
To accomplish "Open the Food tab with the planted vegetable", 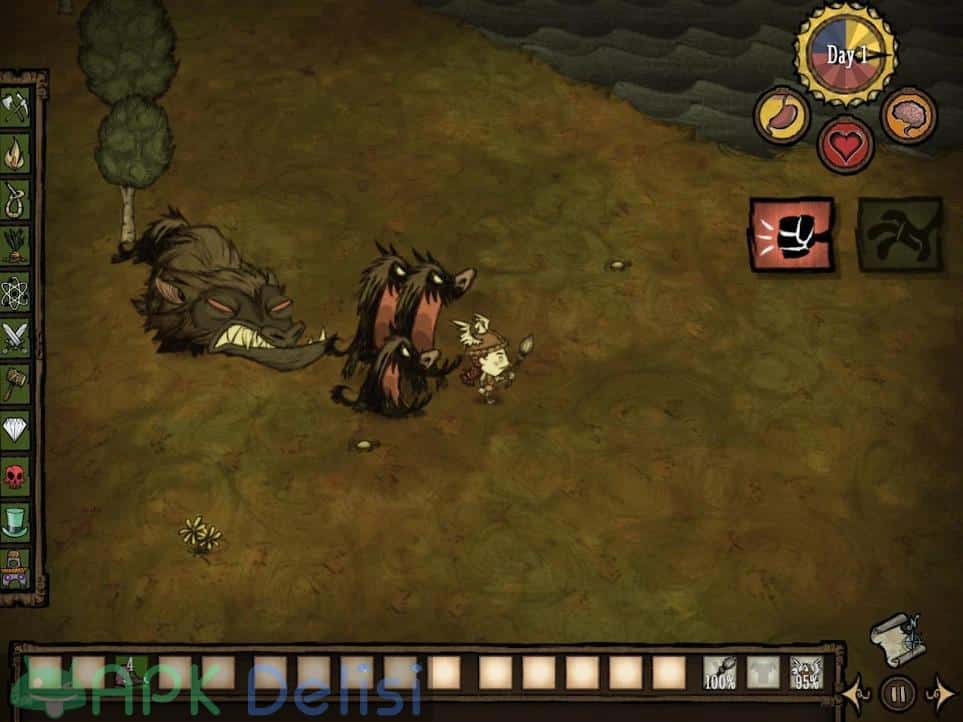I will click(x=16, y=245).
